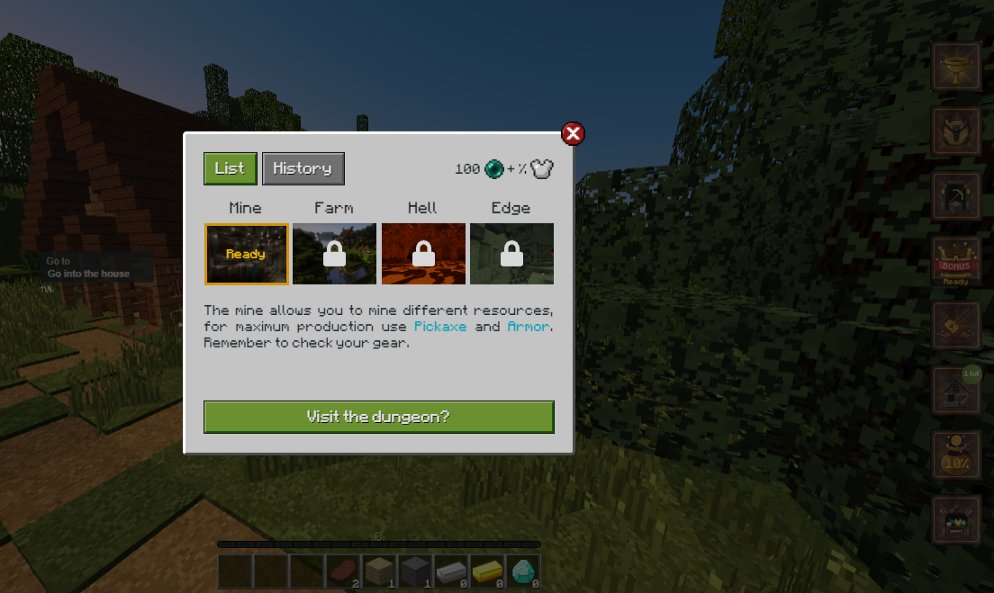
Task: Open the house sidebar icon
Action: [x=955, y=390]
